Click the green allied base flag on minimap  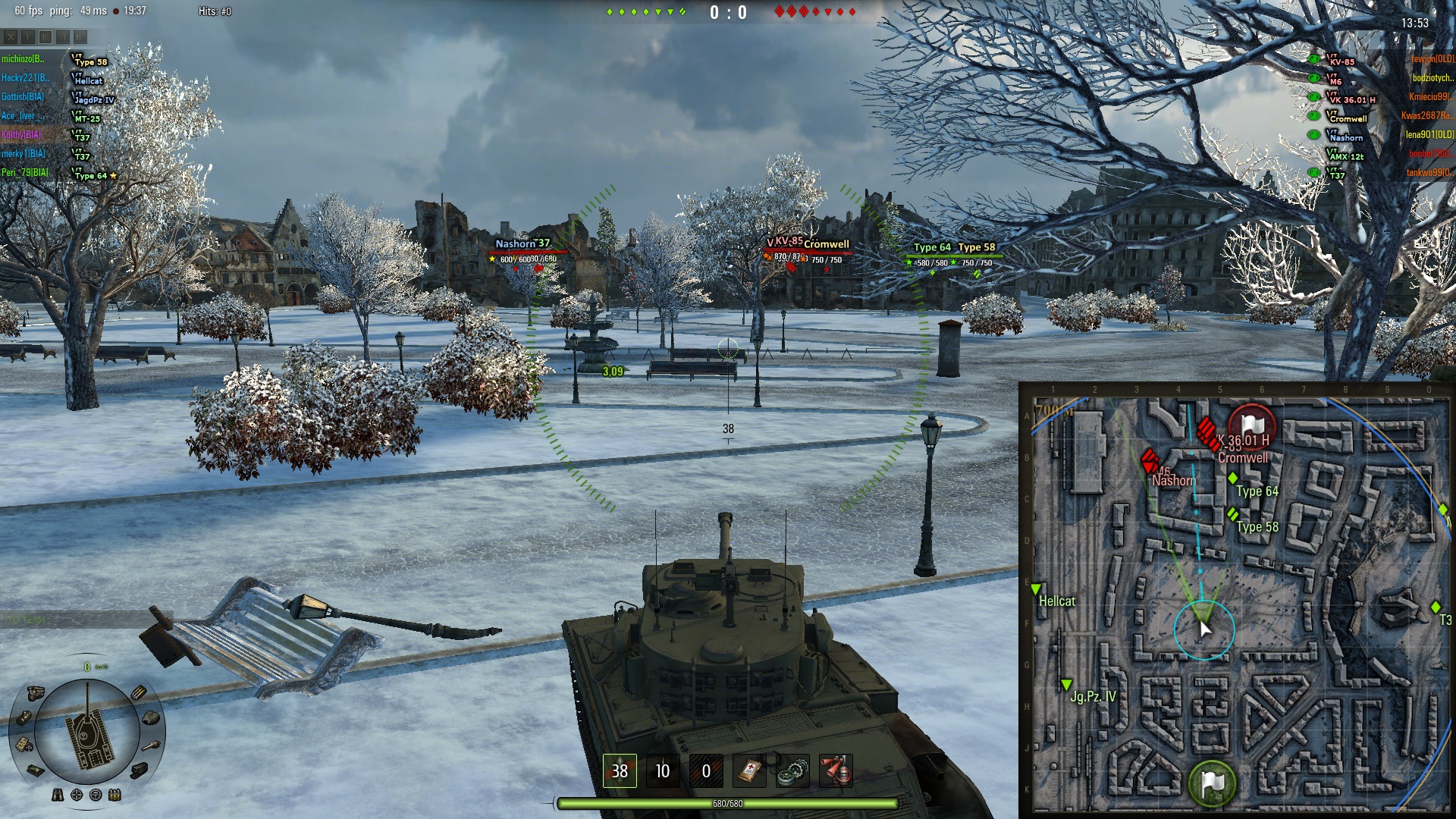(1213, 783)
